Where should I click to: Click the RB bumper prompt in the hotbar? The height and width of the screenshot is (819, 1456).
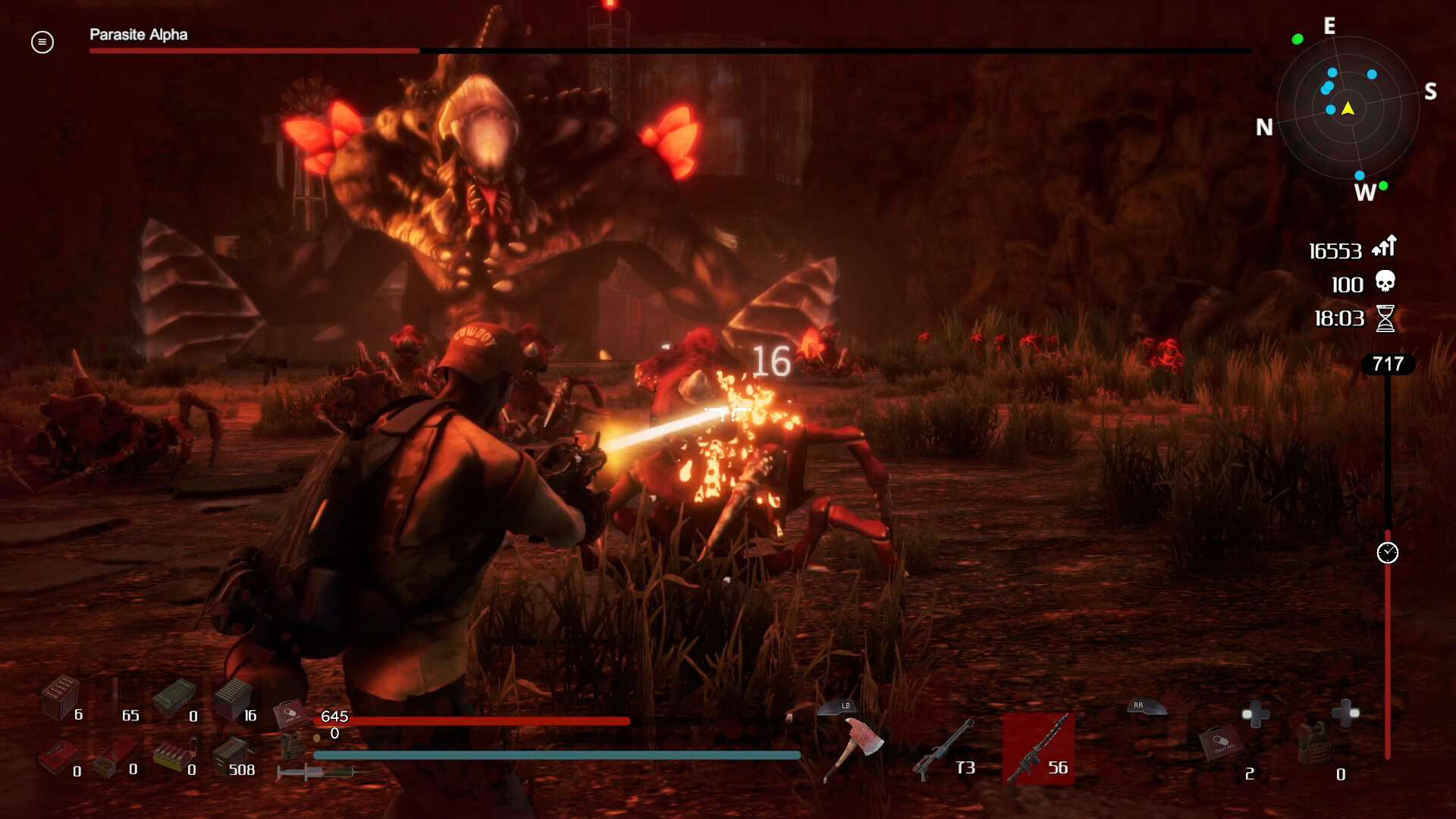[x=1148, y=708]
